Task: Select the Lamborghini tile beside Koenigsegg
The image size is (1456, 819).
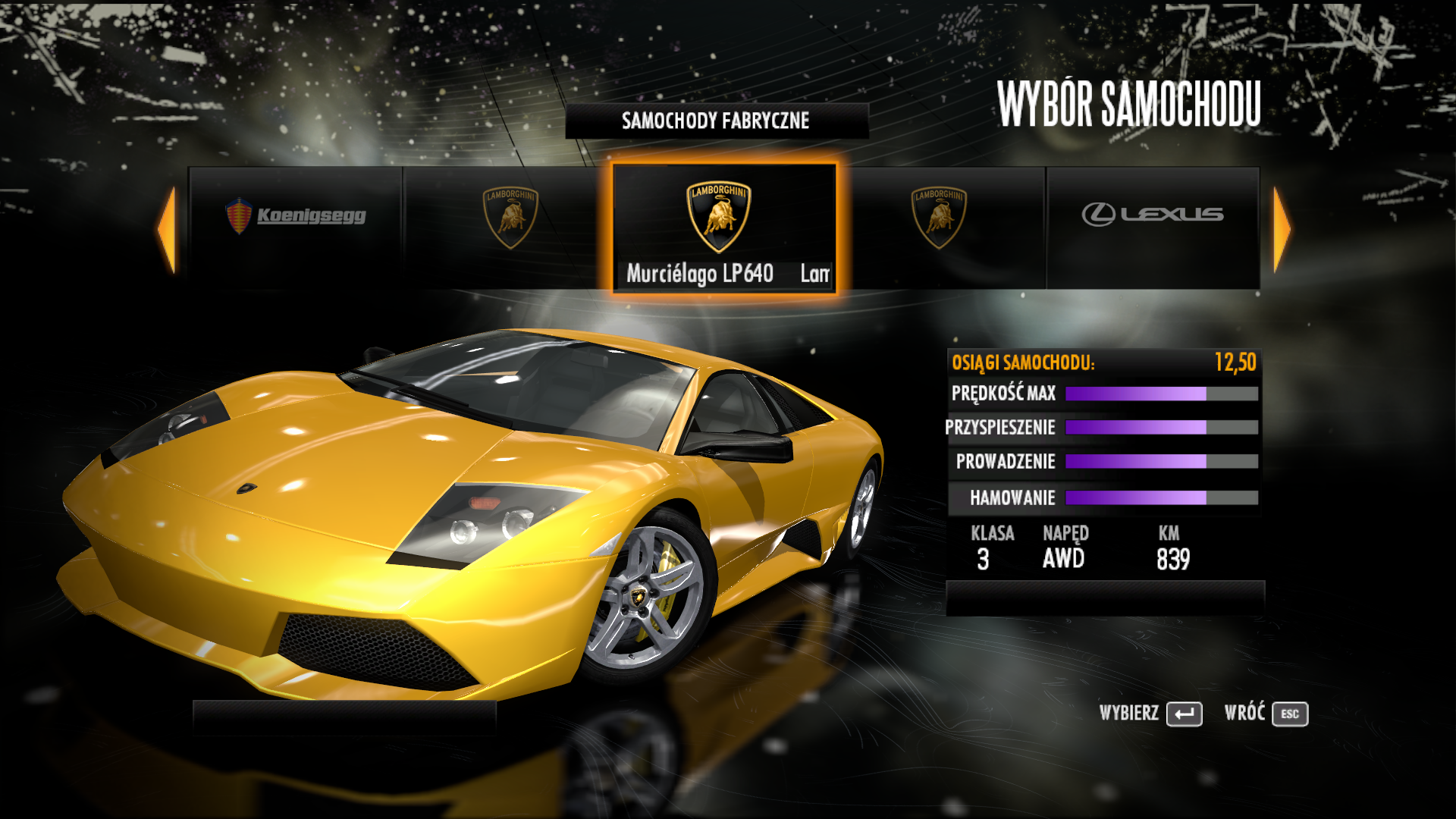Action: point(510,227)
